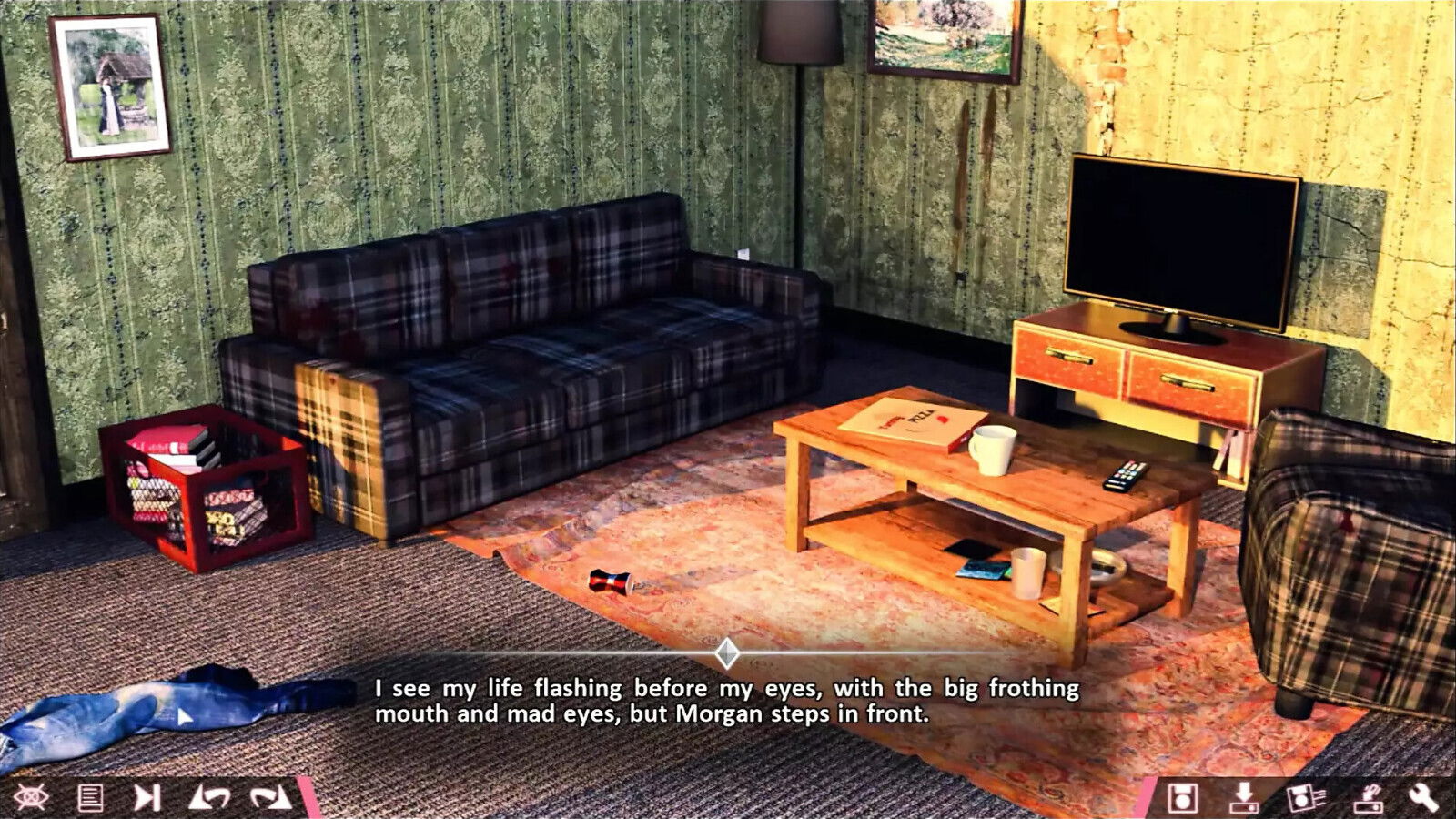The image size is (1456, 819).
Task: Open the load game down-arrow icon
Action: click(1243, 798)
